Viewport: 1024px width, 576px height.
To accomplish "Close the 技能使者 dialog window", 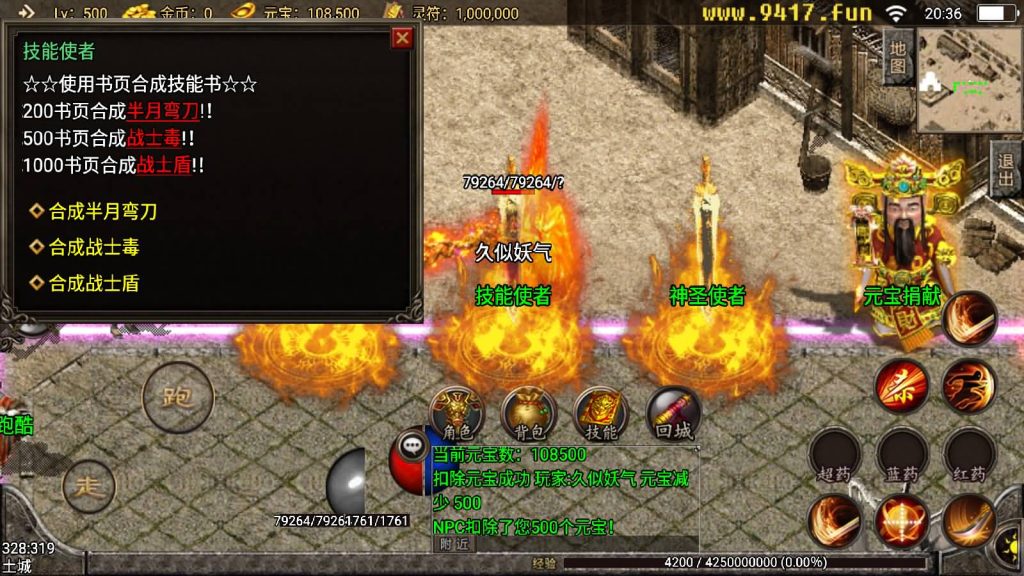I will click(402, 38).
